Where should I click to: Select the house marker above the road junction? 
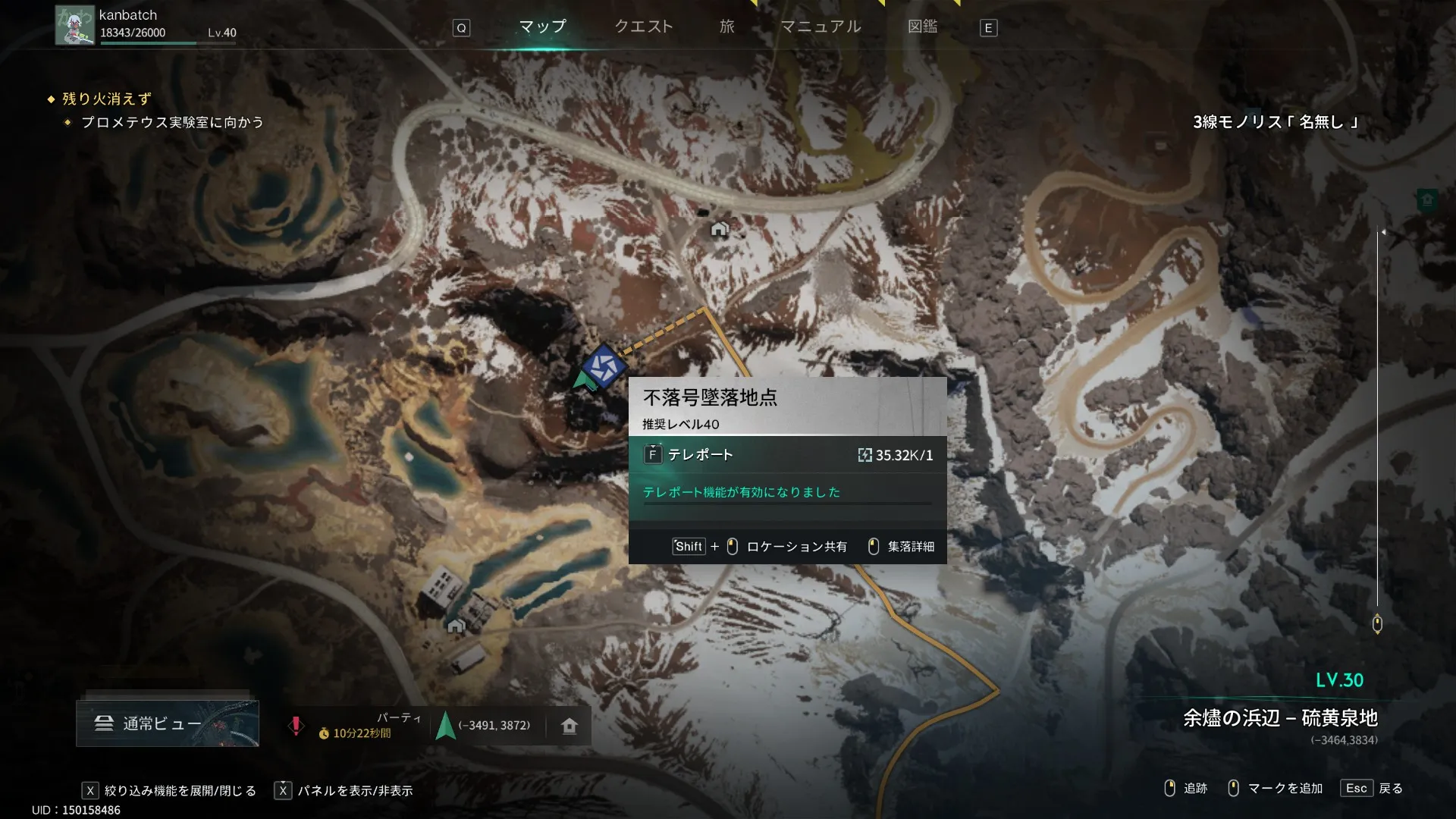click(x=719, y=228)
